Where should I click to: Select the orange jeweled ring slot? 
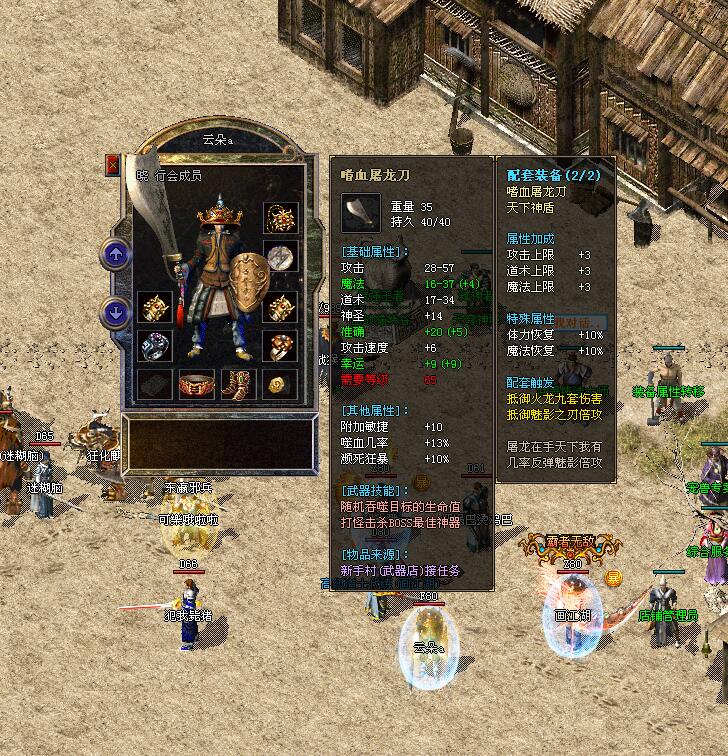pos(279,346)
